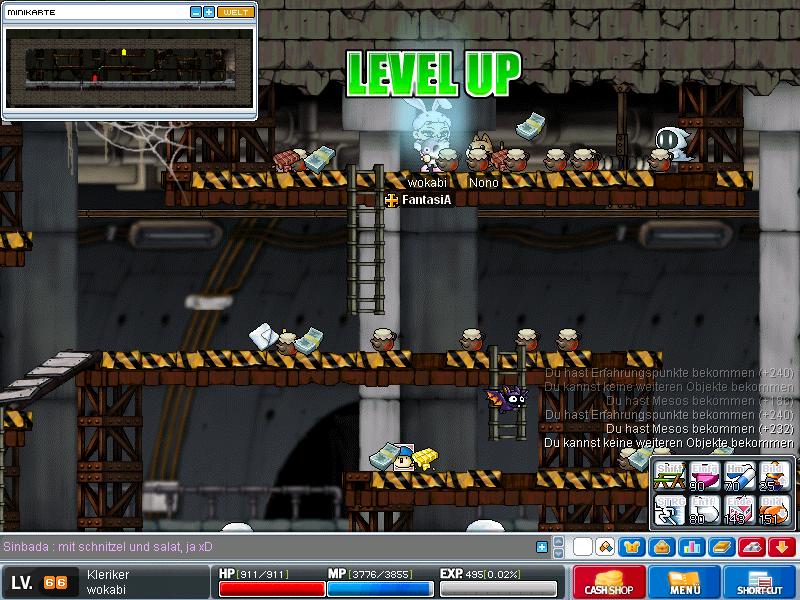Click the red button with silver bars
The width and height of the screenshot is (800, 600).
[751, 547]
